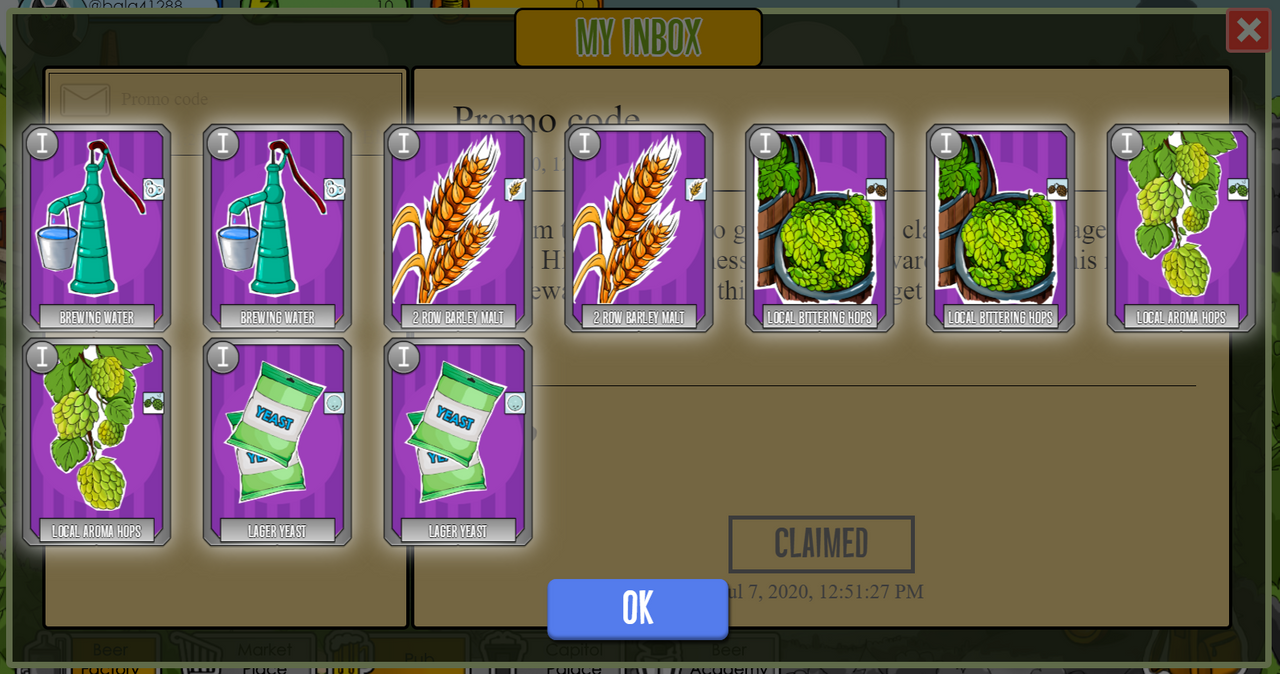Confirm the rewards with the OK button
Viewport: 1280px width, 674px height.
(x=638, y=608)
